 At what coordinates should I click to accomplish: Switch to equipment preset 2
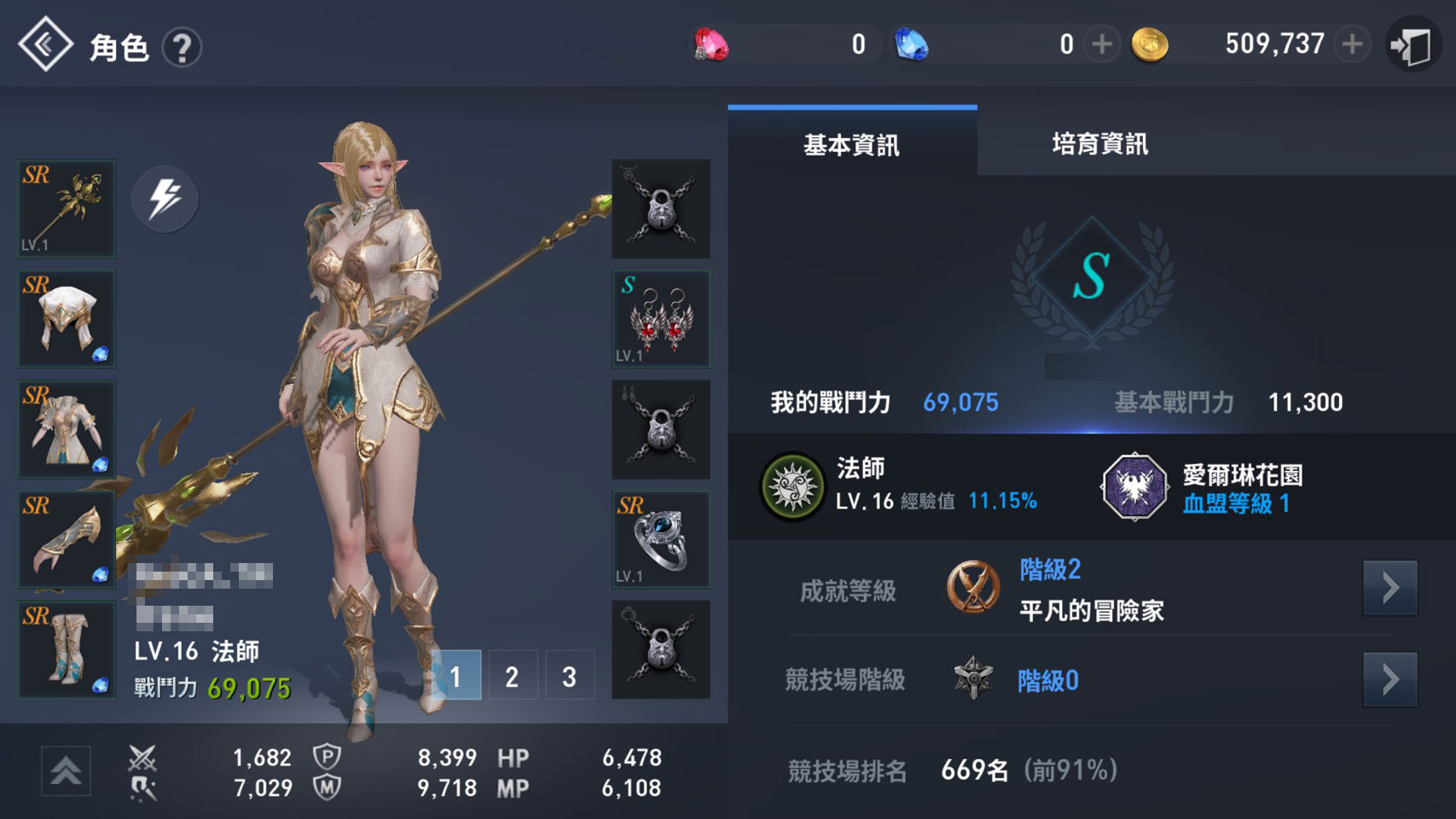512,676
